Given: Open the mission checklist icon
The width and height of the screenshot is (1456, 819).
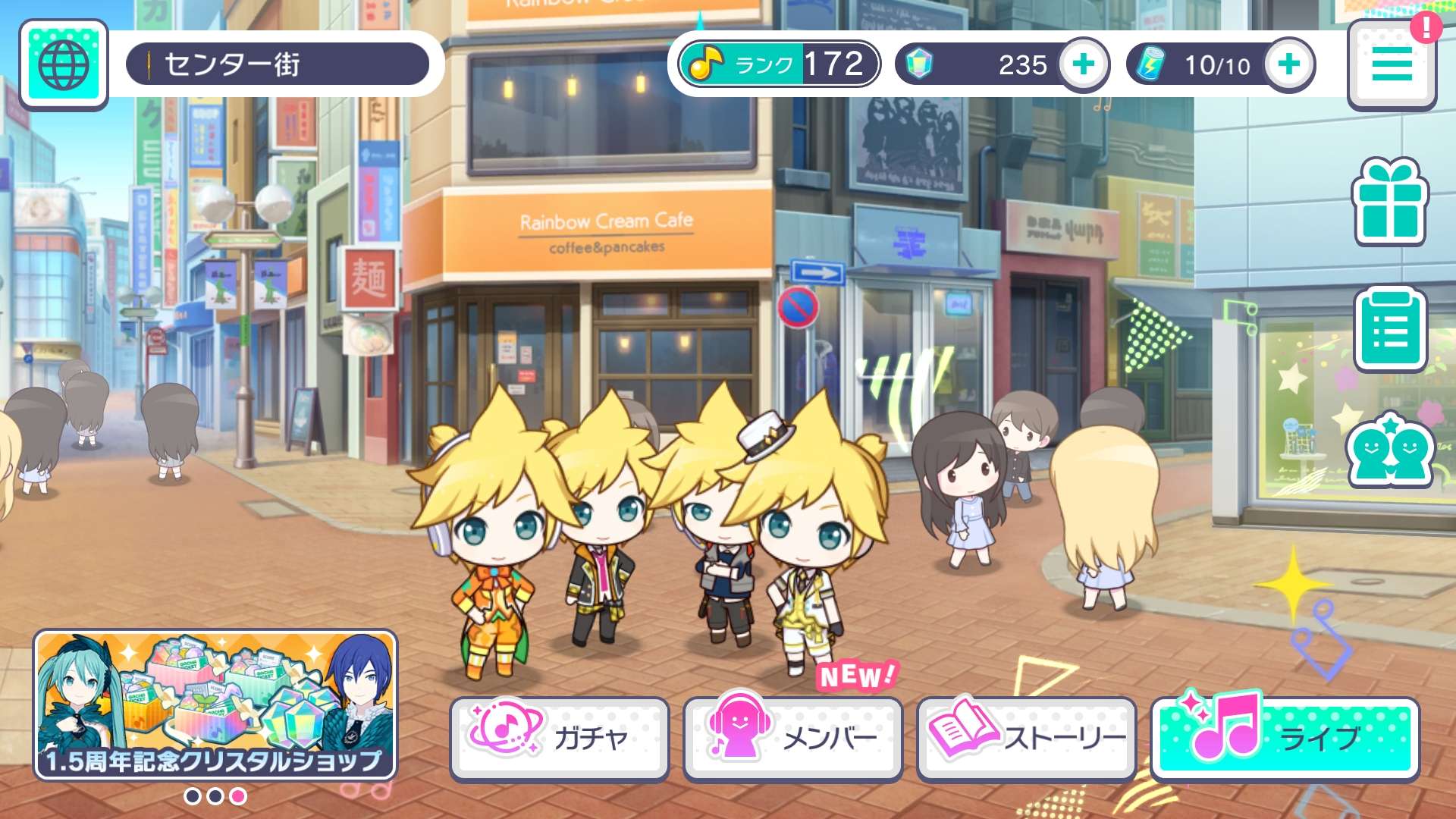Looking at the screenshot, I should (1390, 330).
